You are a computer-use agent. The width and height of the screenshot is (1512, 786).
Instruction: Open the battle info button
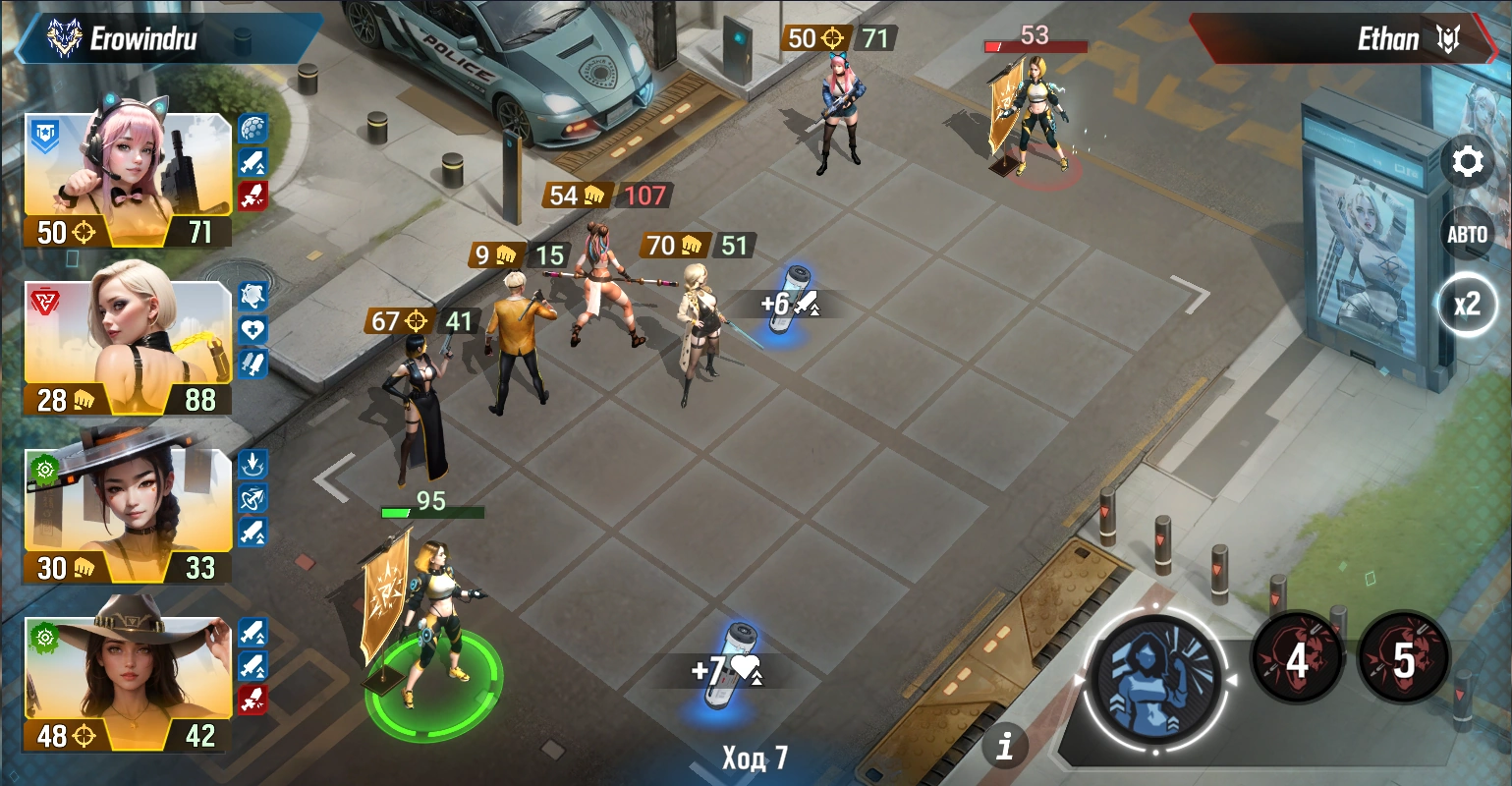[x=1004, y=747]
